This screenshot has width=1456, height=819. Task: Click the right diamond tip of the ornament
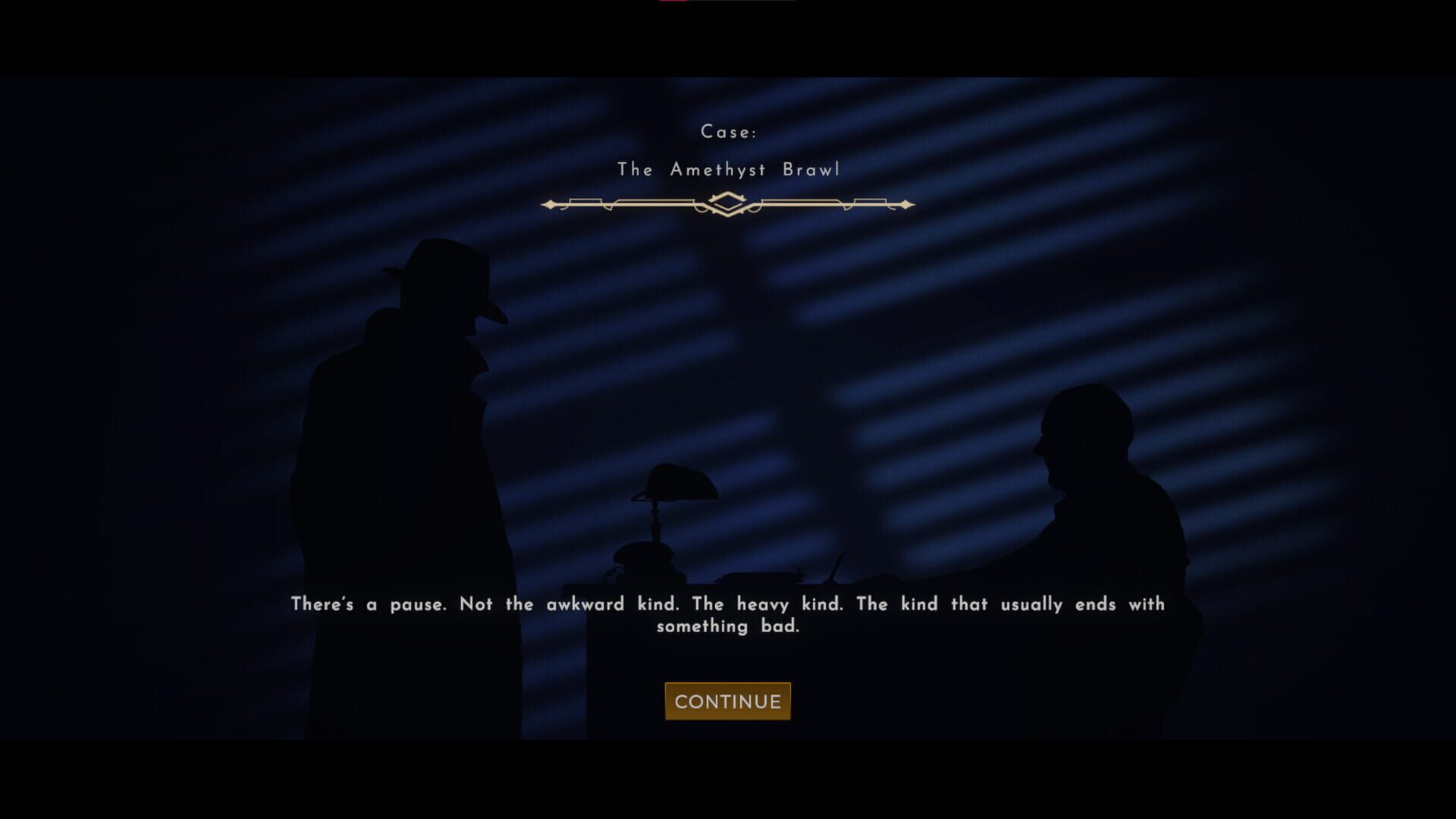click(x=907, y=203)
